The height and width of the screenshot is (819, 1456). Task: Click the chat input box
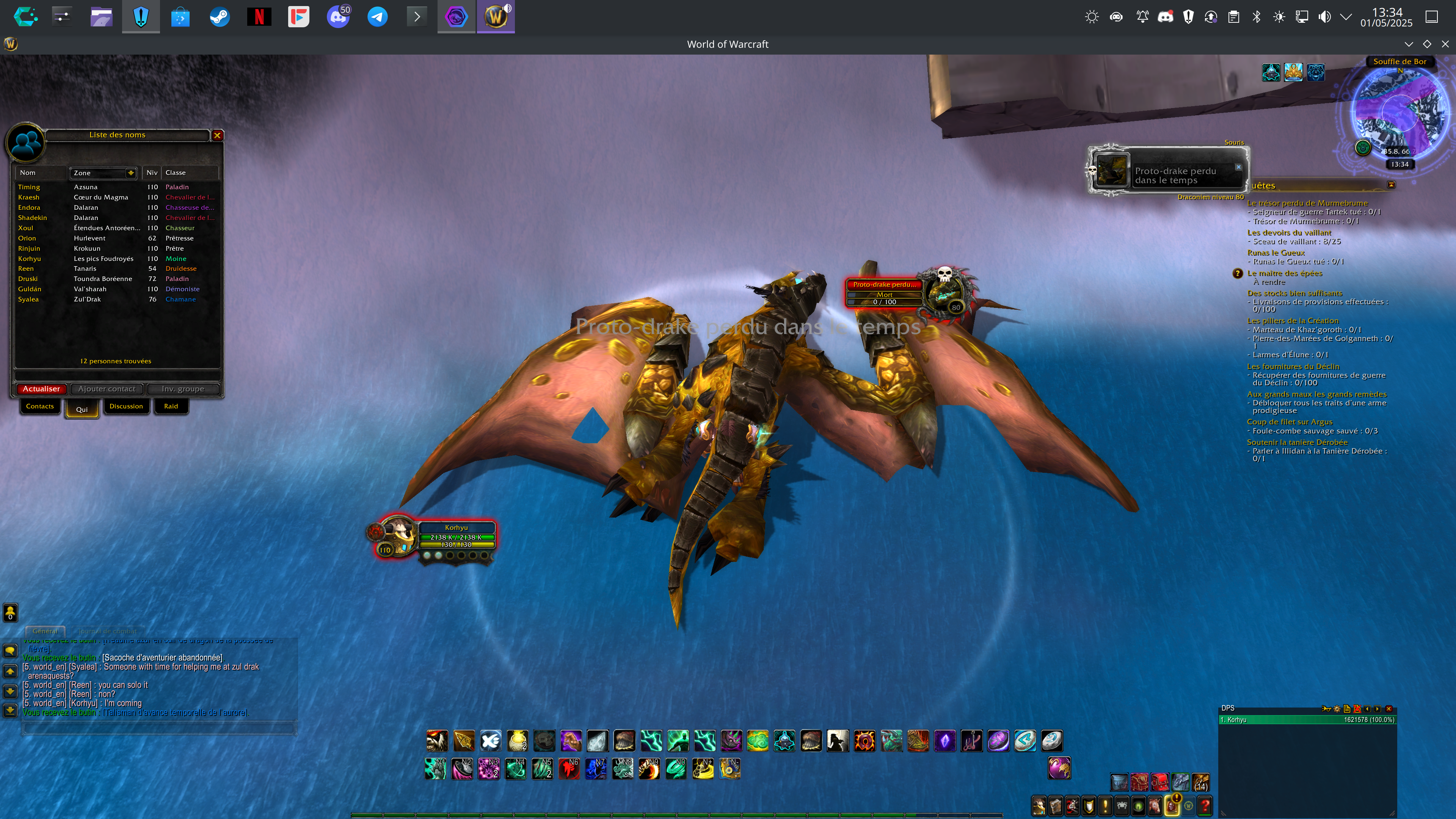(x=158, y=728)
